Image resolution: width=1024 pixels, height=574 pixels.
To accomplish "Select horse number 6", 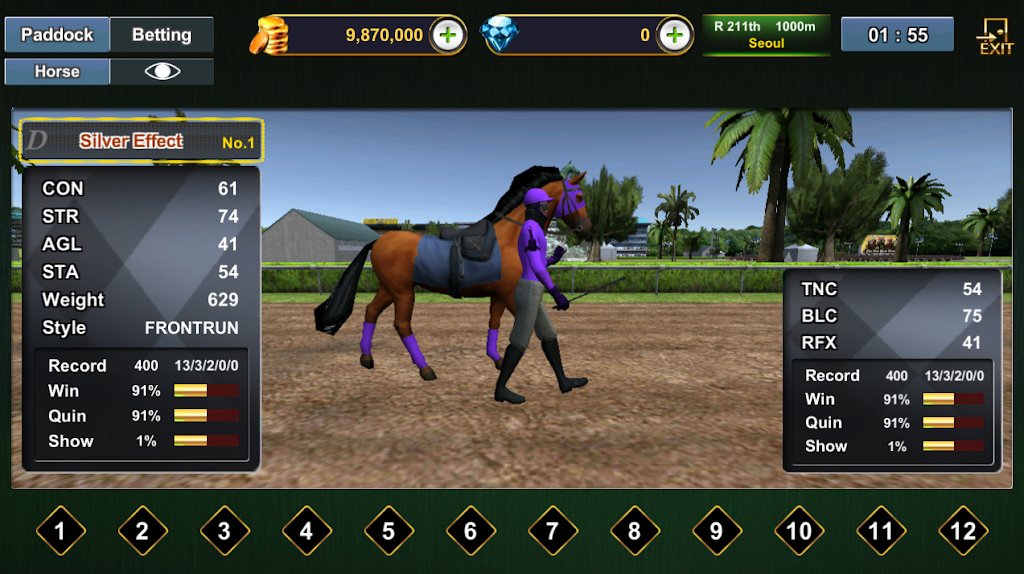I will pyautogui.click(x=470, y=531).
